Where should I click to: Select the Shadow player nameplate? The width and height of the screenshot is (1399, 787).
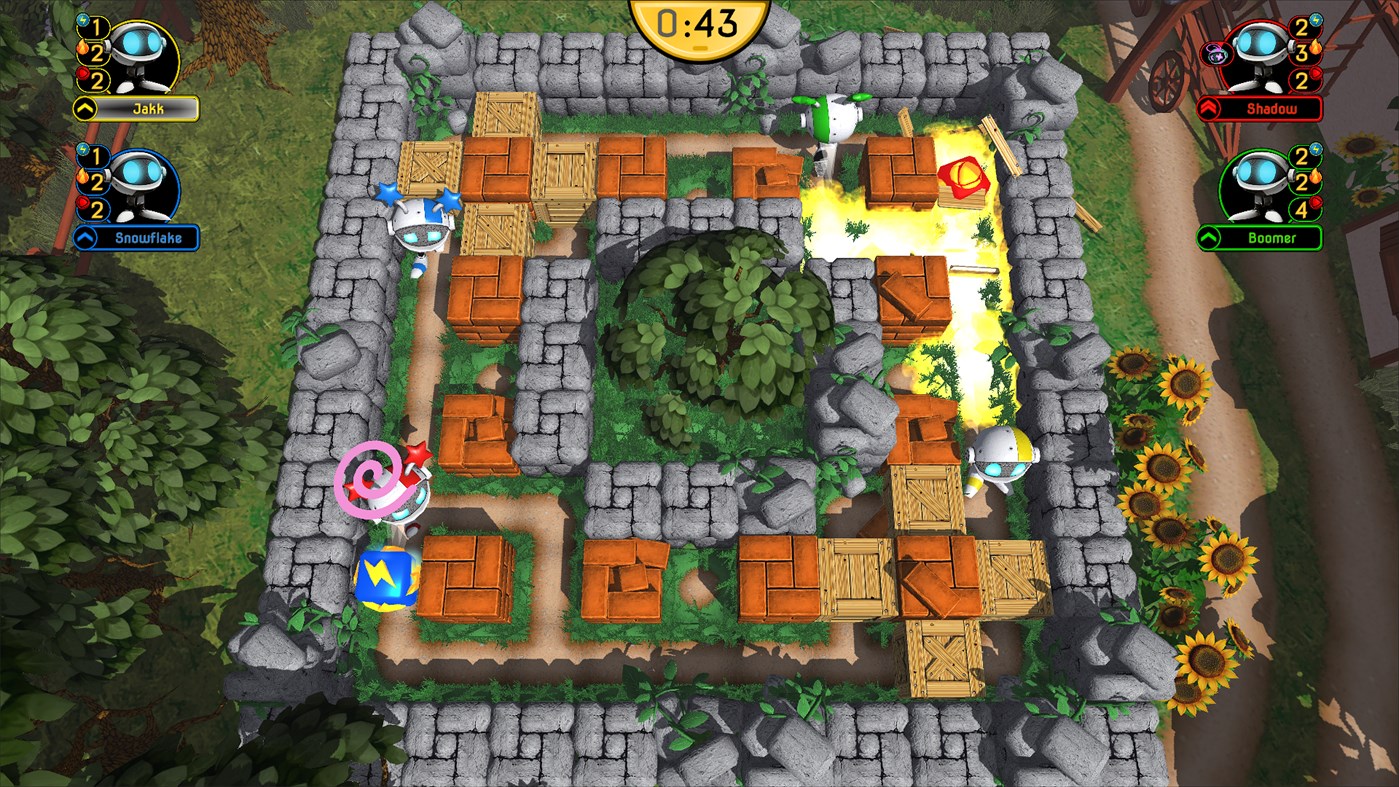pos(1272,107)
